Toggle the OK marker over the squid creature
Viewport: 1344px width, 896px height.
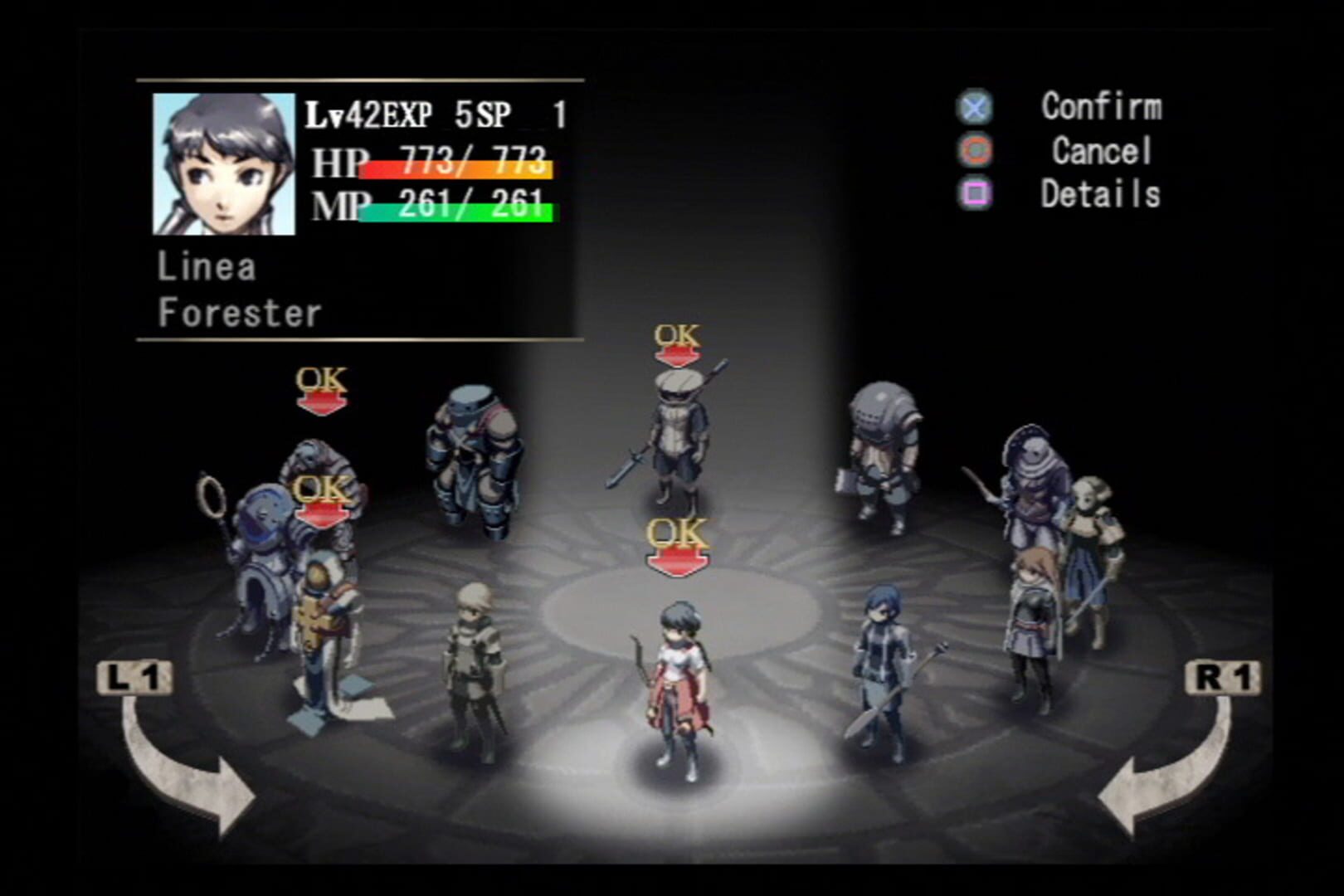pos(319,386)
